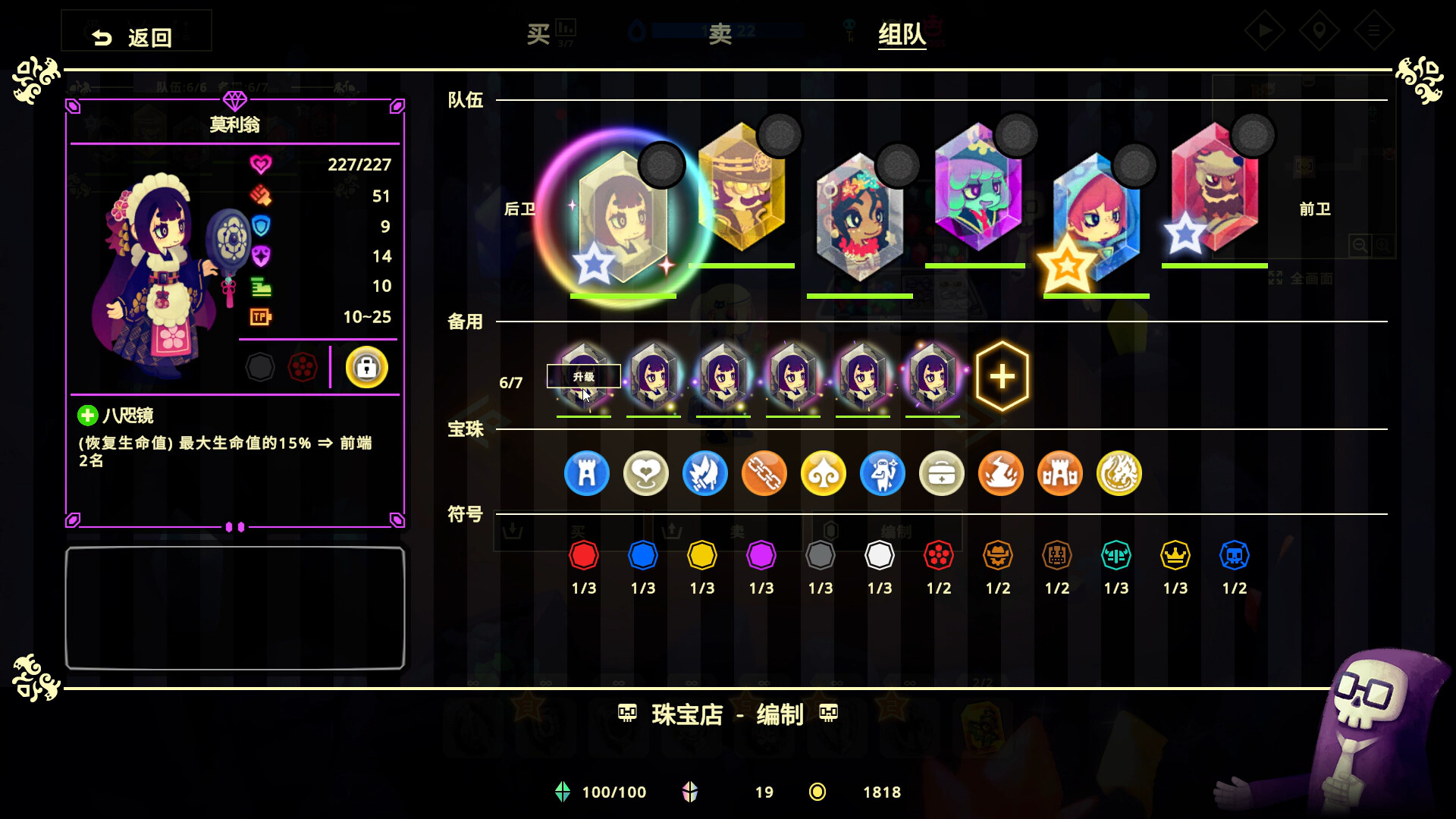This screenshot has width=1456, height=819.
Task: Open the map via the location pin icon
Action: coord(1319,32)
